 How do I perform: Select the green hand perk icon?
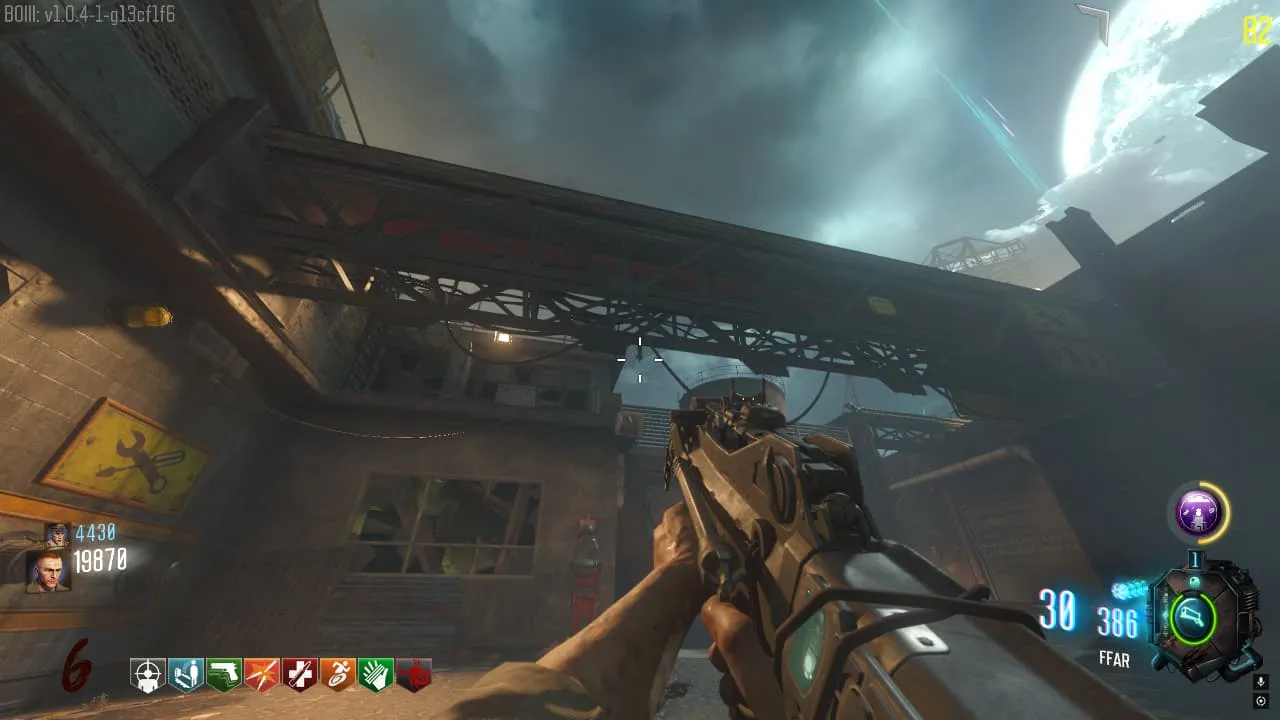click(x=376, y=674)
